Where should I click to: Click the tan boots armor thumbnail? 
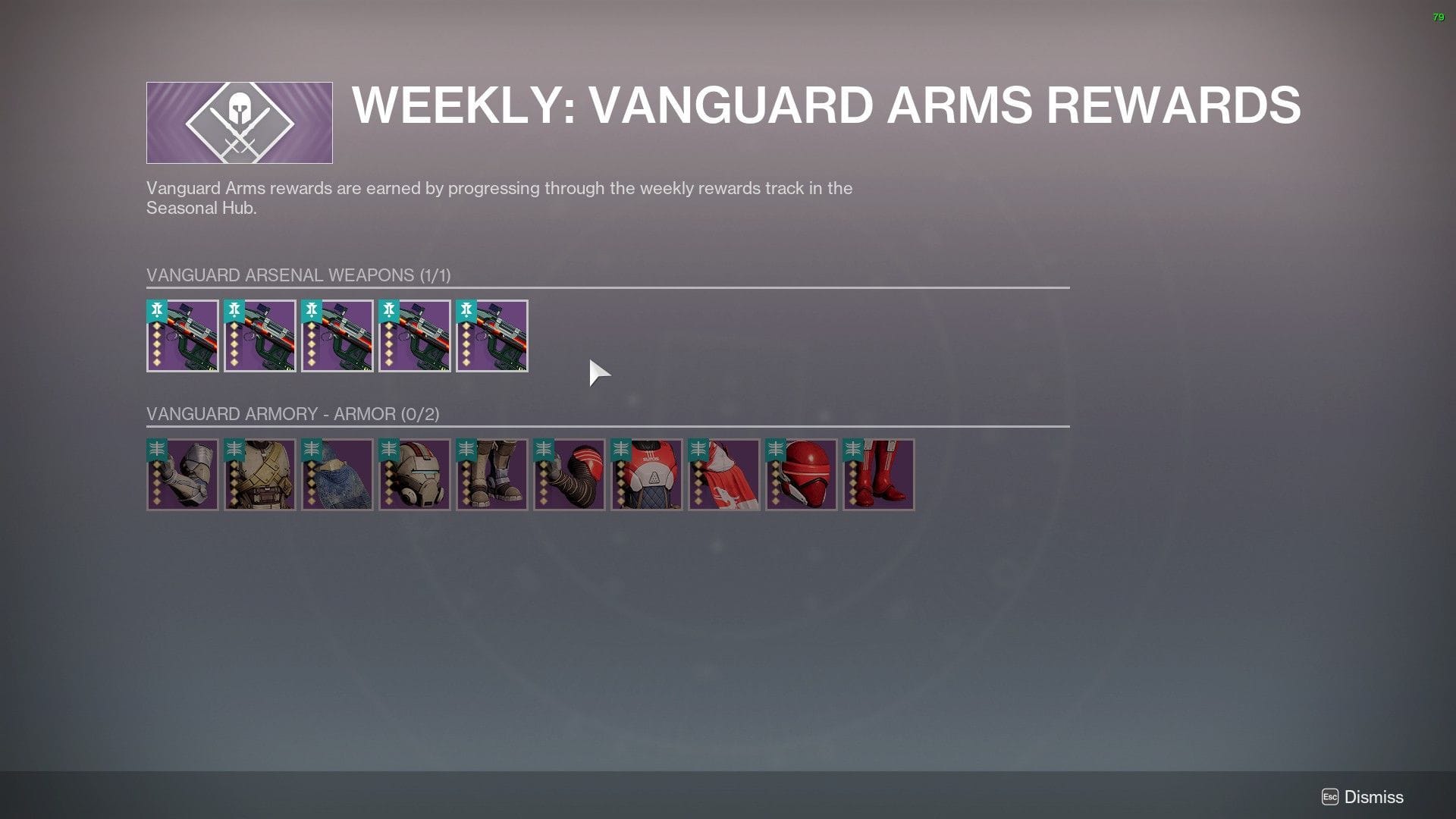(492, 474)
